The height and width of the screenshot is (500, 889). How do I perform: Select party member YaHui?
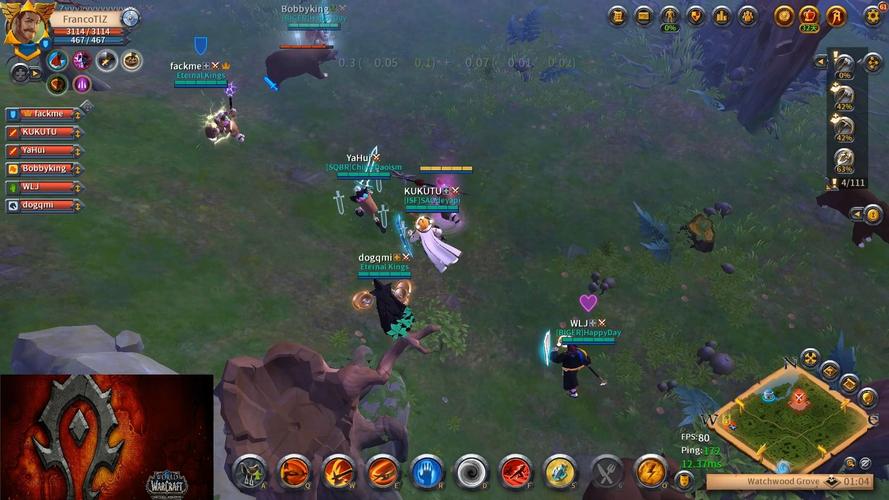point(44,150)
